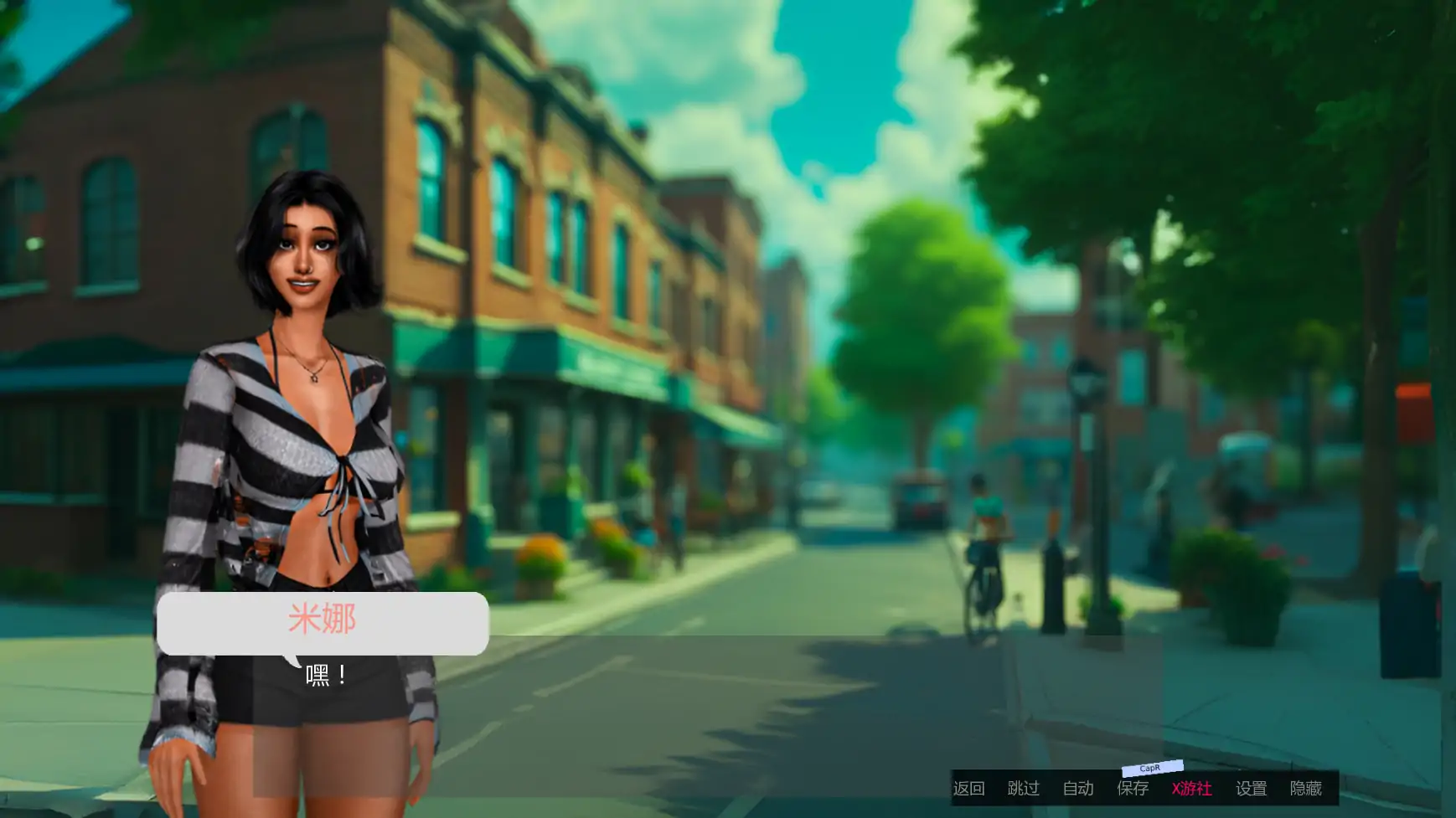Select 跳过 to skip dialogue
The image size is (1456, 818).
coord(1023,789)
